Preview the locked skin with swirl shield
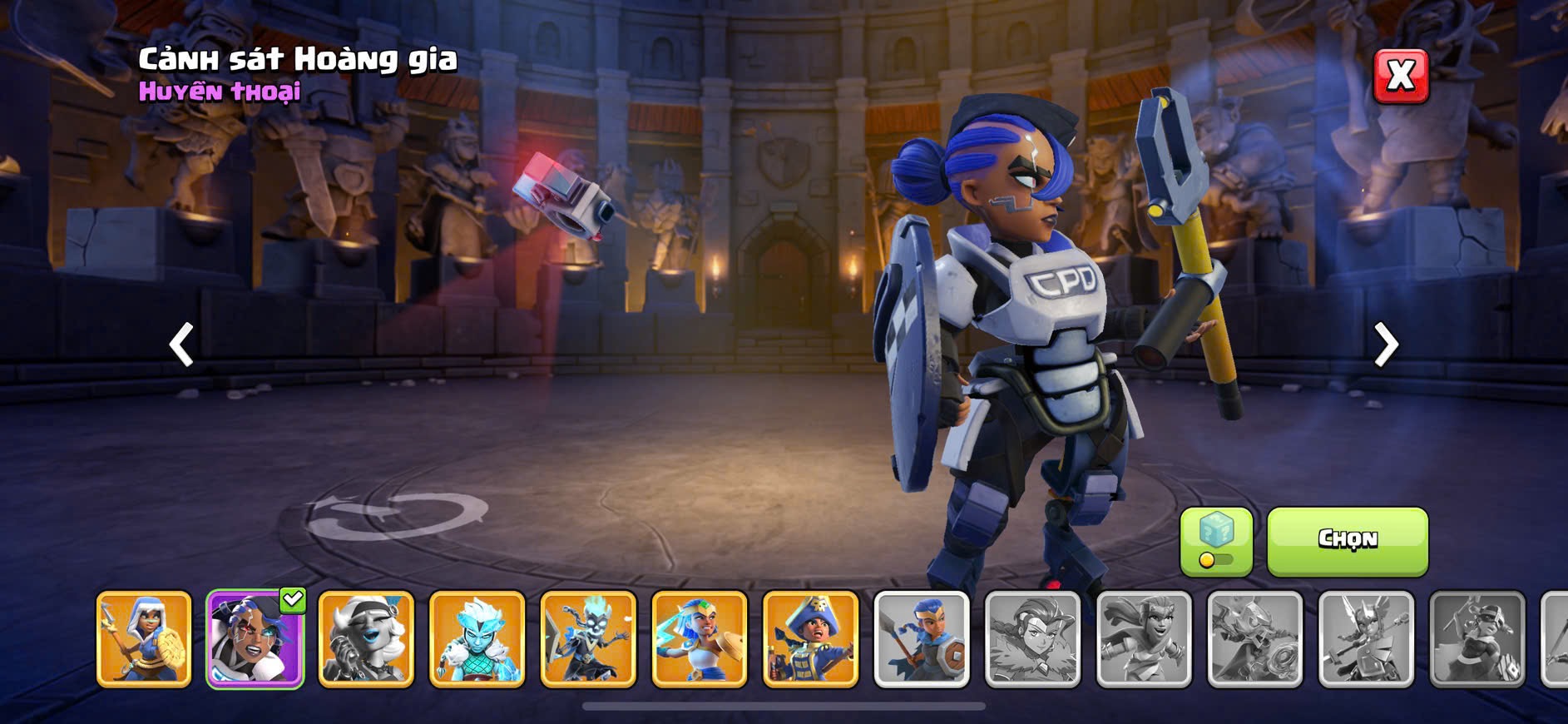 pyautogui.click(x=1254, y=639)
